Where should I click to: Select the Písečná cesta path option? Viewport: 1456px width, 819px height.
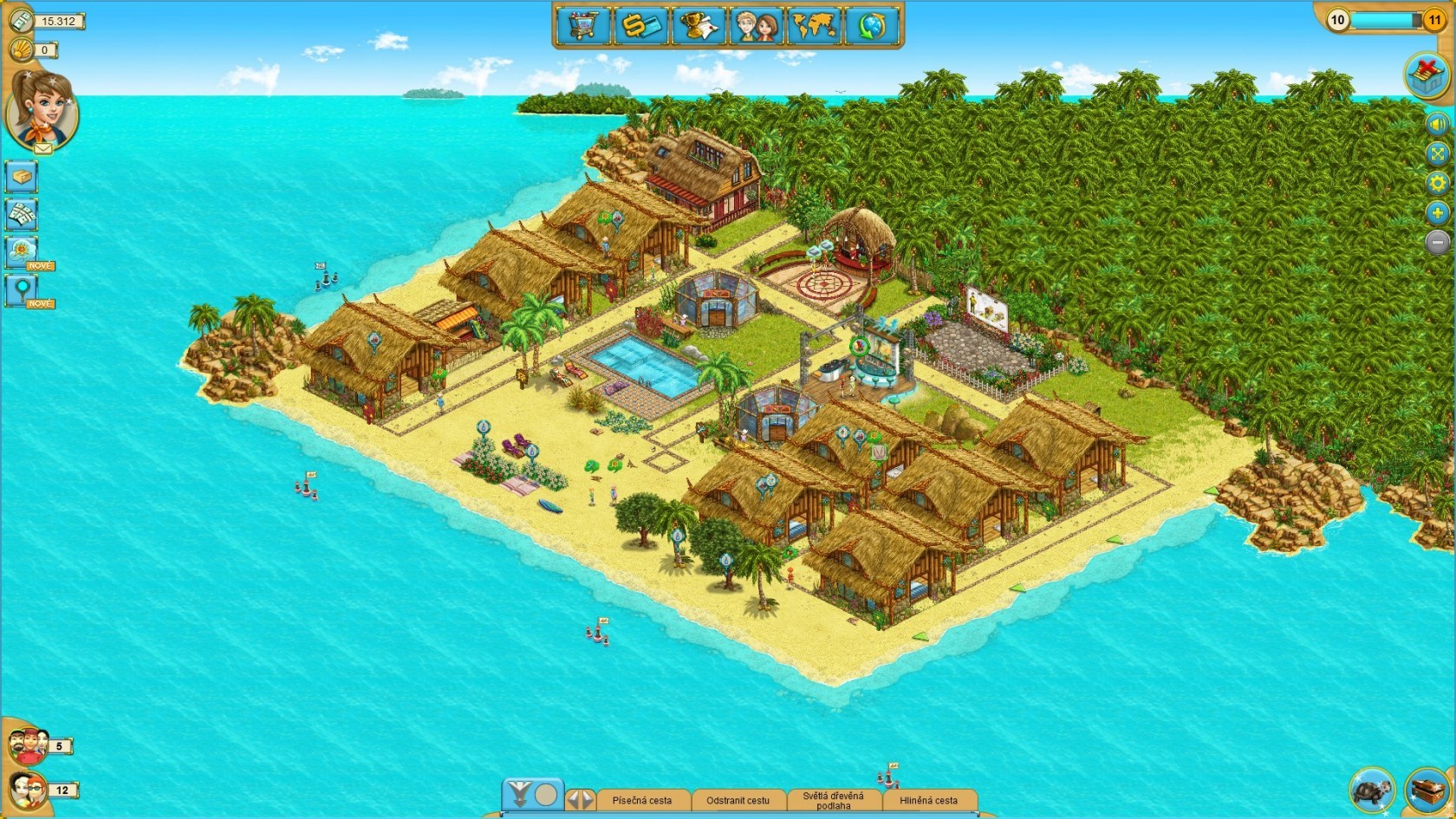click(641, 801)
